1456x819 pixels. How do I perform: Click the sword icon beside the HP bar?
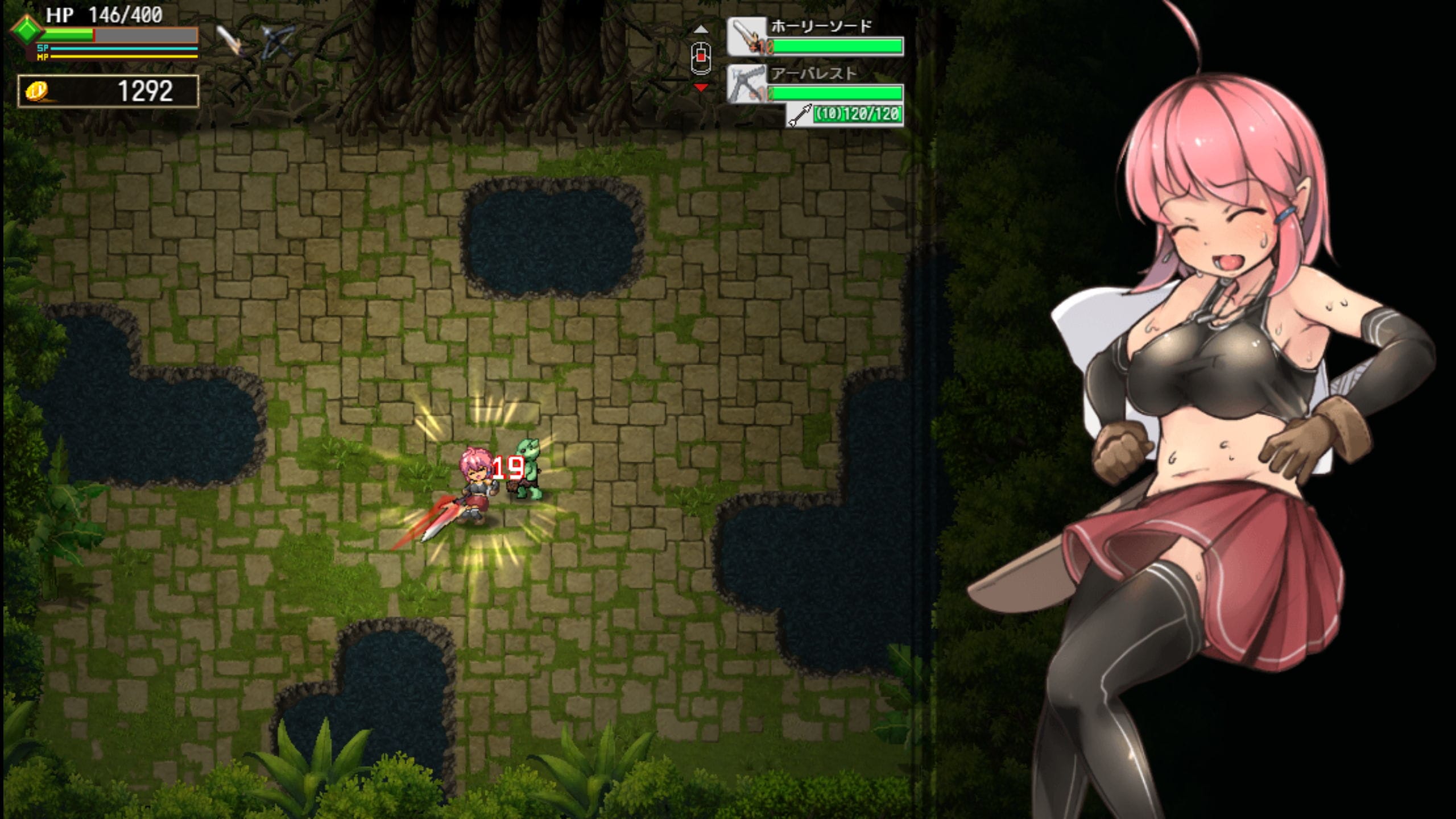click(230, 40)
